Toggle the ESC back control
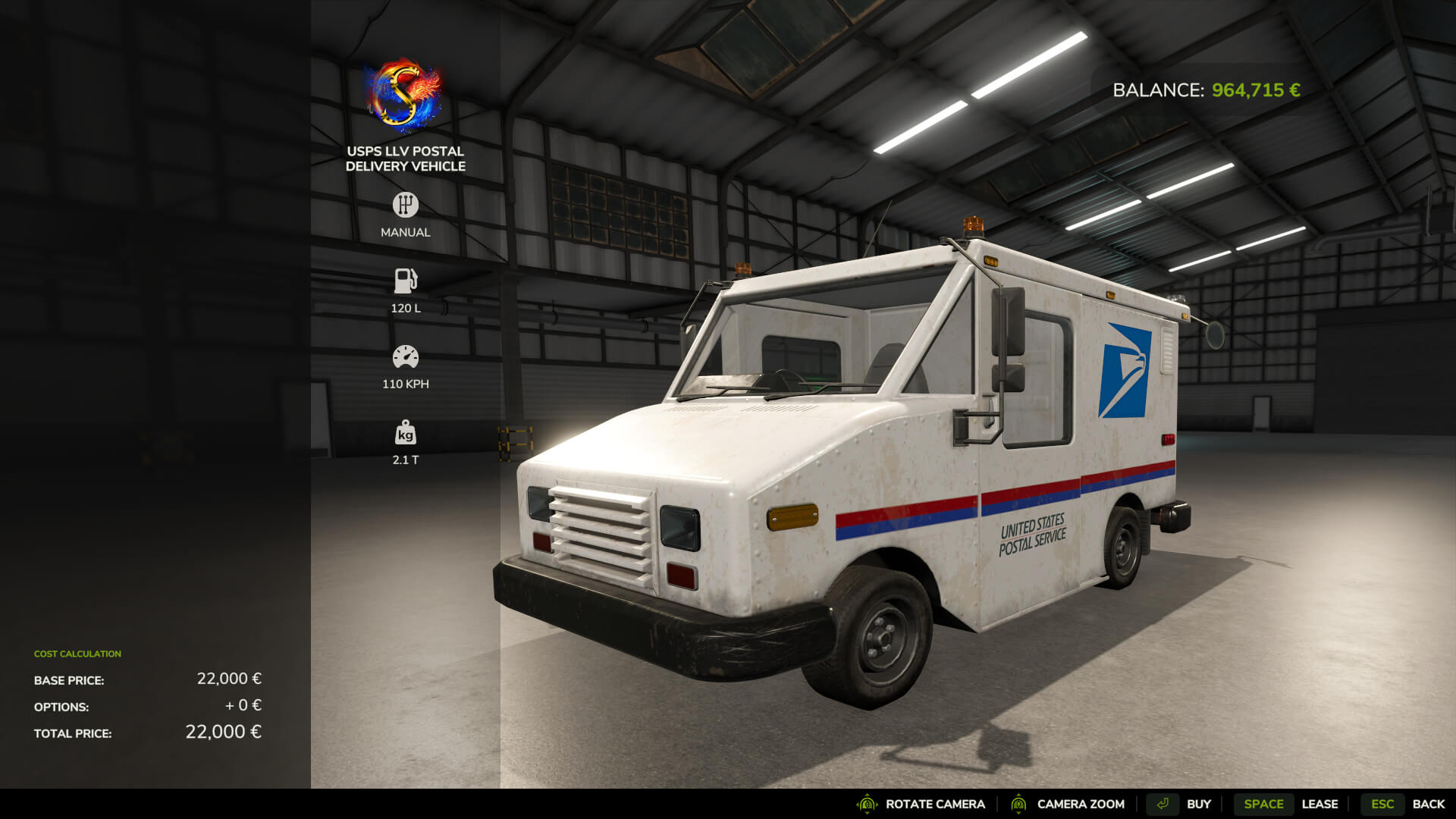Viewport: 1456px width, 819px height. pyautogui.click(x=1383, y=803)
